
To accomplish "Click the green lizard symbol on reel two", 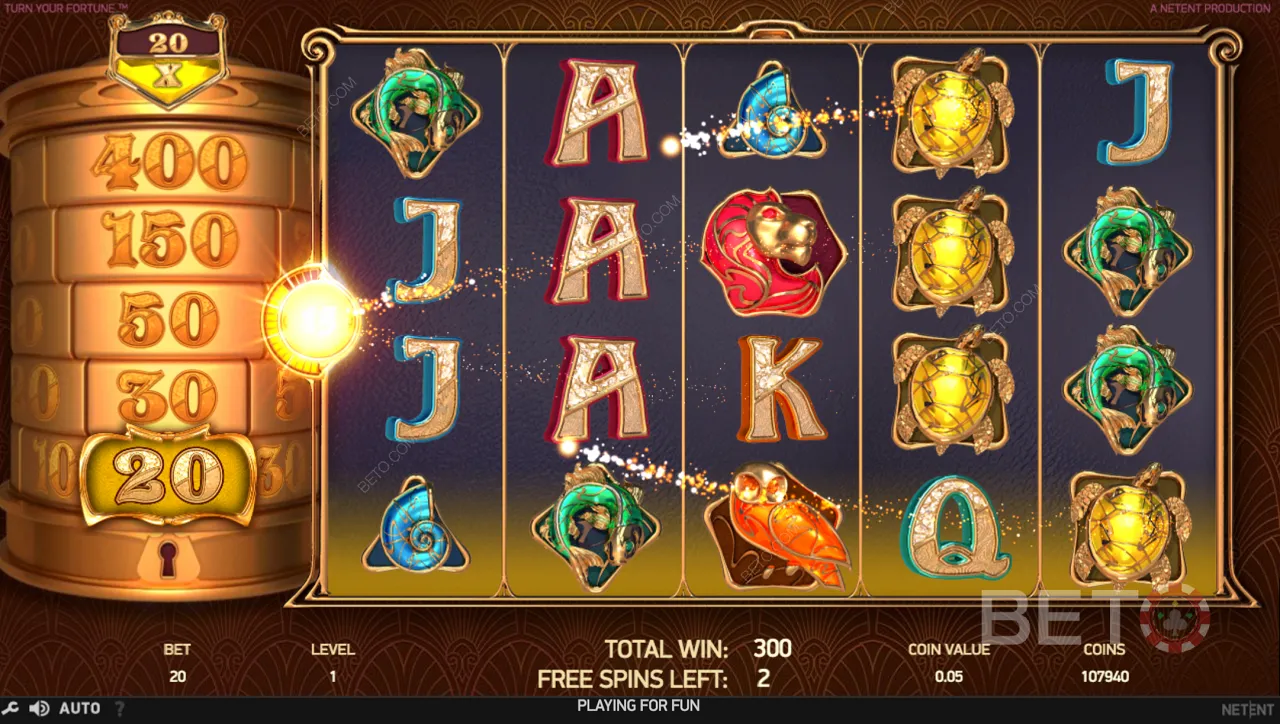I will 592,528.
